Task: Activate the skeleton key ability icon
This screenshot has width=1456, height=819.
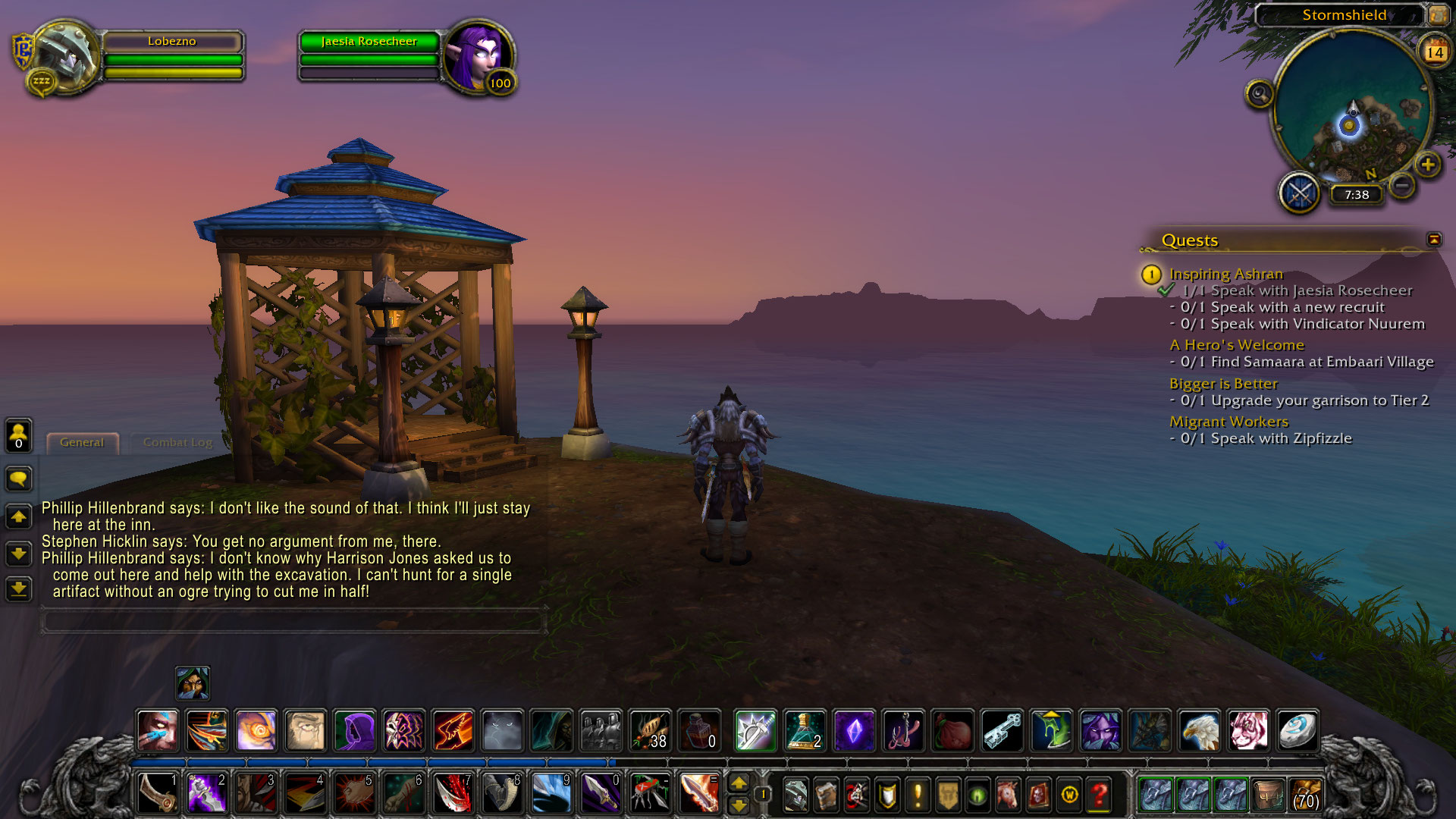Action: pos(1003,731)
